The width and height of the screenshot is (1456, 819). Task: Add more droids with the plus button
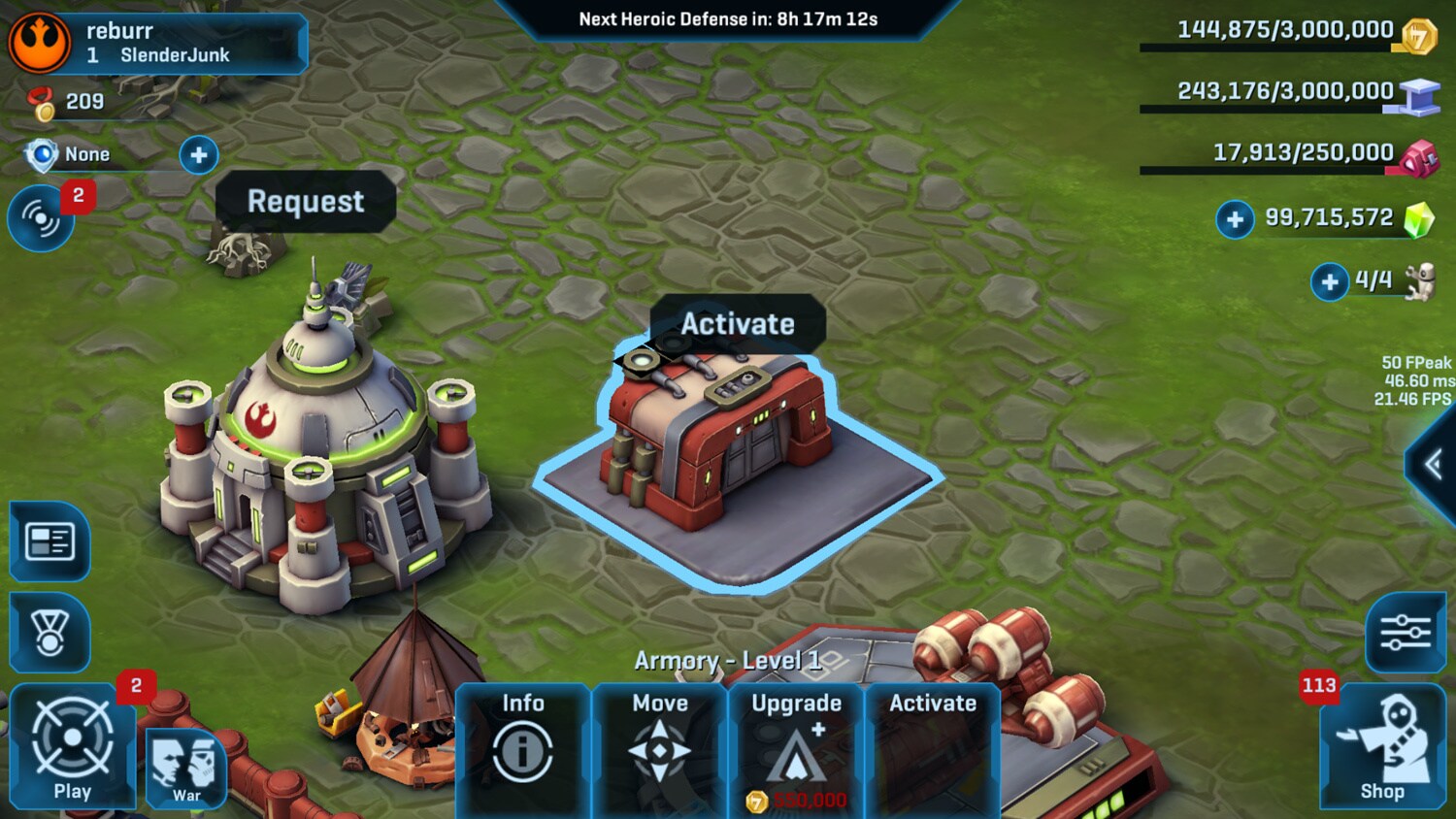pos(1329,282)
